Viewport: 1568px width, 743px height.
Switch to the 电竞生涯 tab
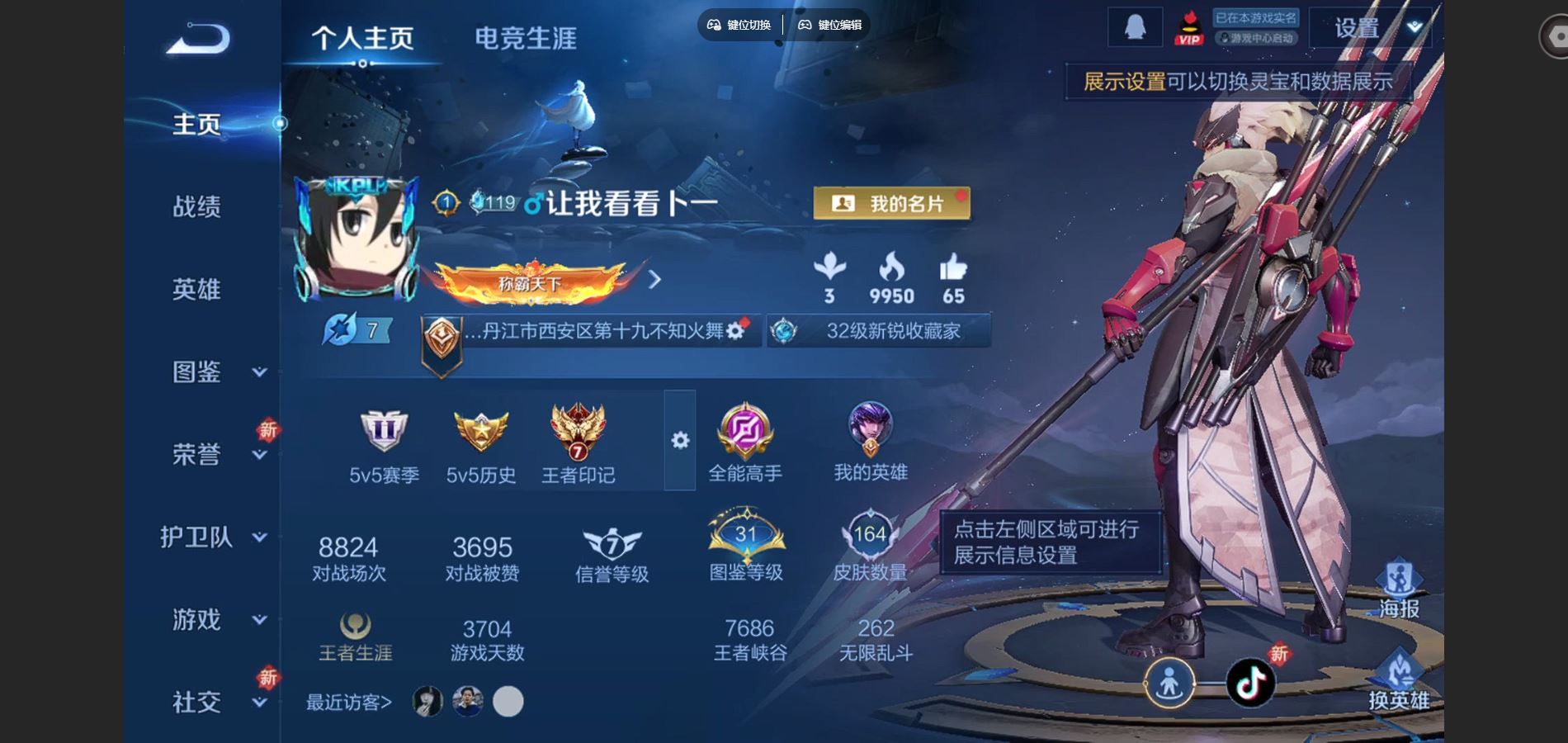point(525,38)
